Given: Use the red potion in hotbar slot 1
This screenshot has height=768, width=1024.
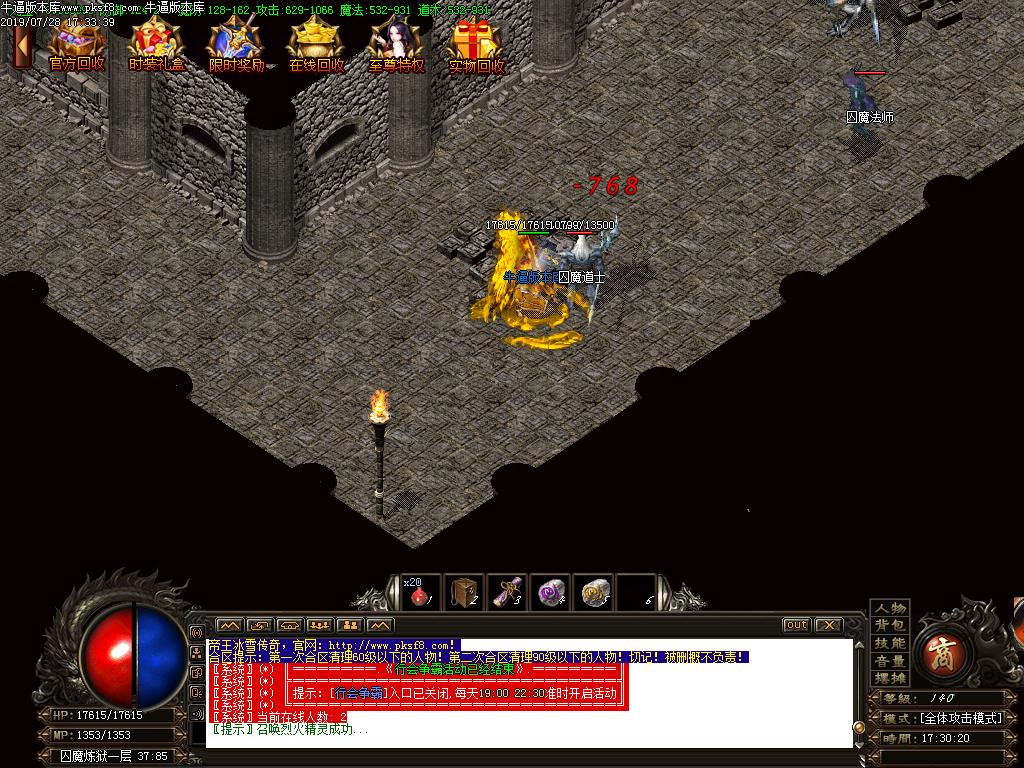Looking at the screenshot, I should tap(418, 592).
